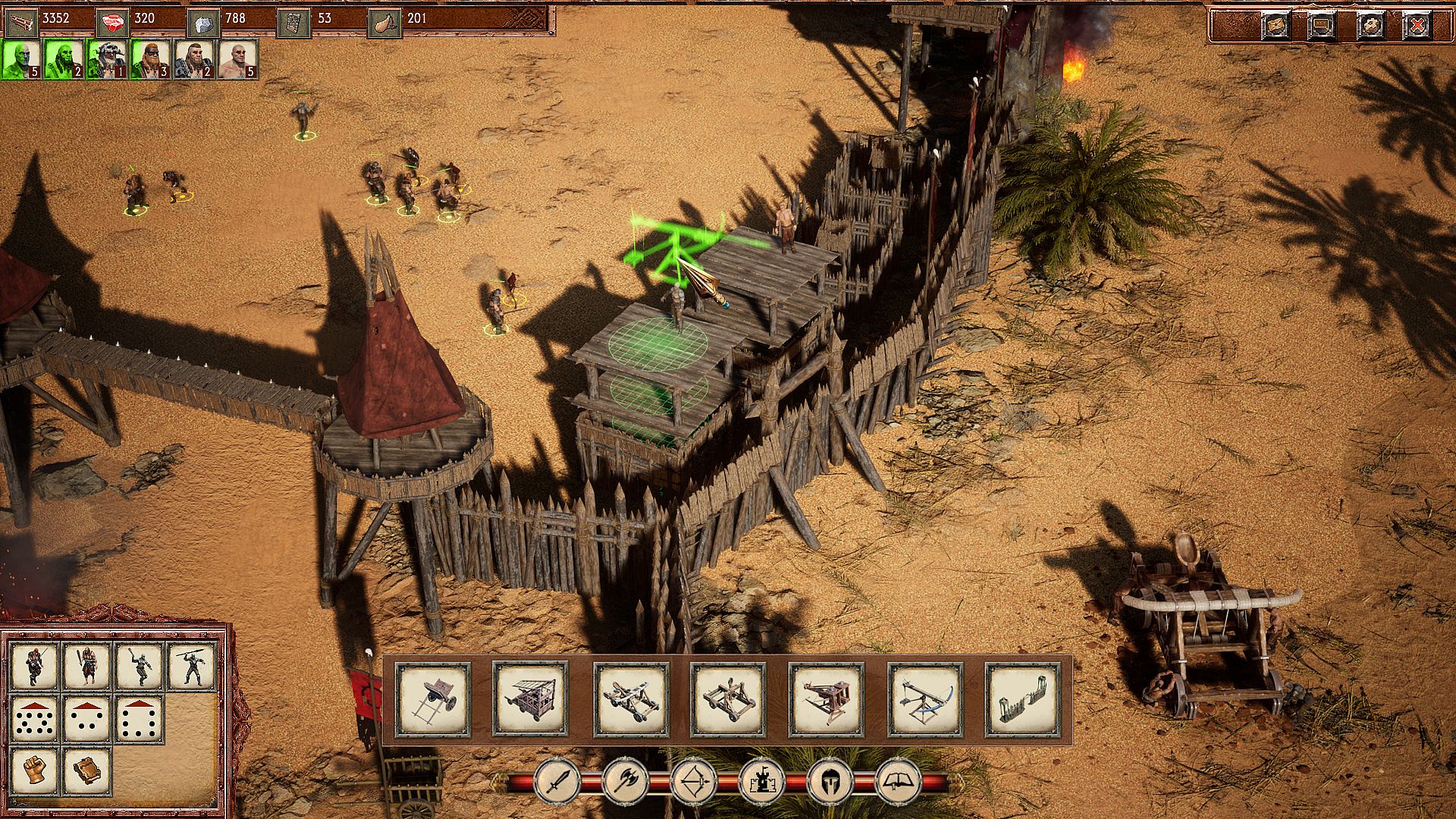Screen dimensions: 1456x819
Task: Switch to the bow and arrow category
Action: (x=694, y=781)
